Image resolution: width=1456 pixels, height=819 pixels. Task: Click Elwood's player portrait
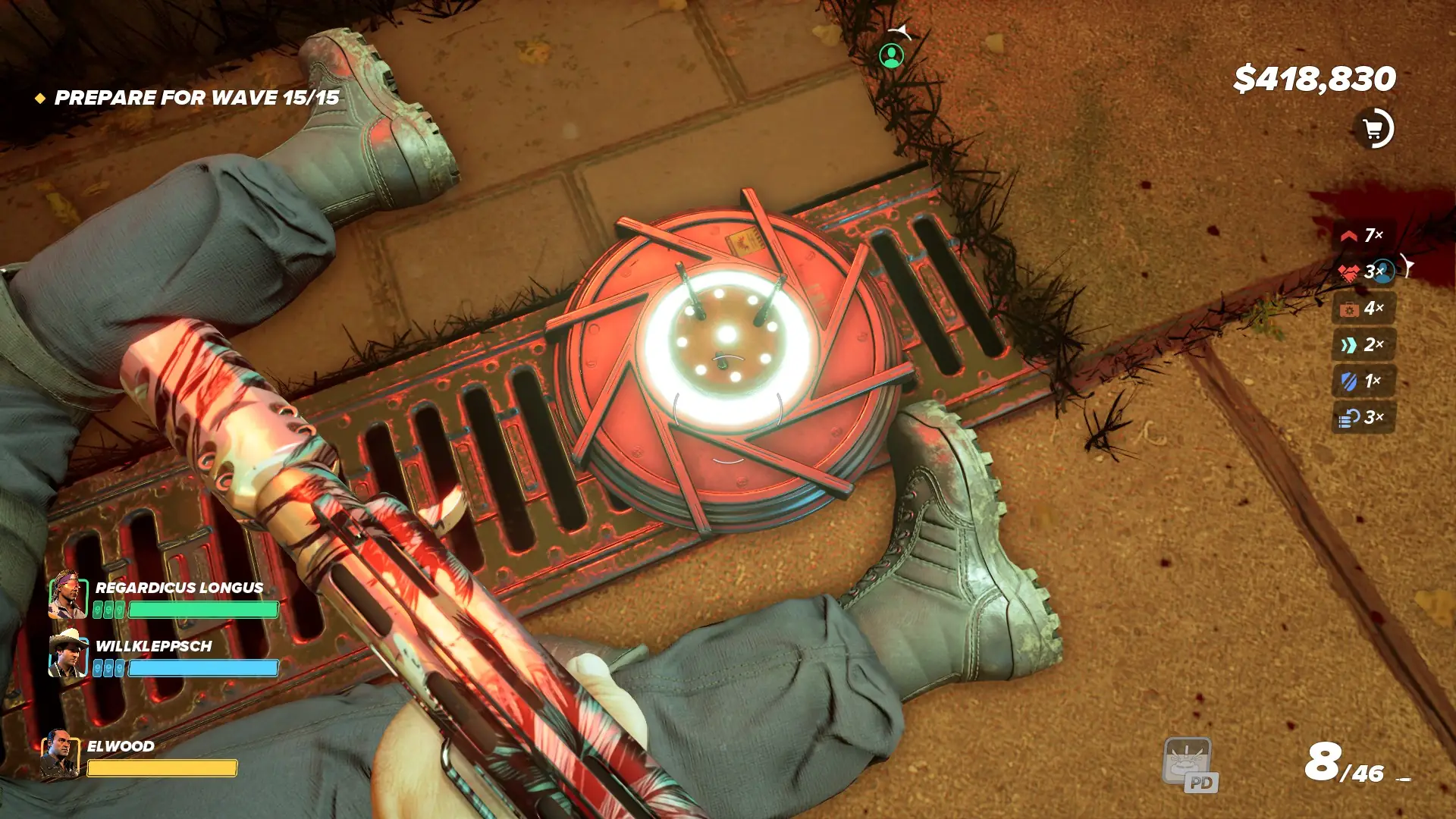(x=60, y=753)
